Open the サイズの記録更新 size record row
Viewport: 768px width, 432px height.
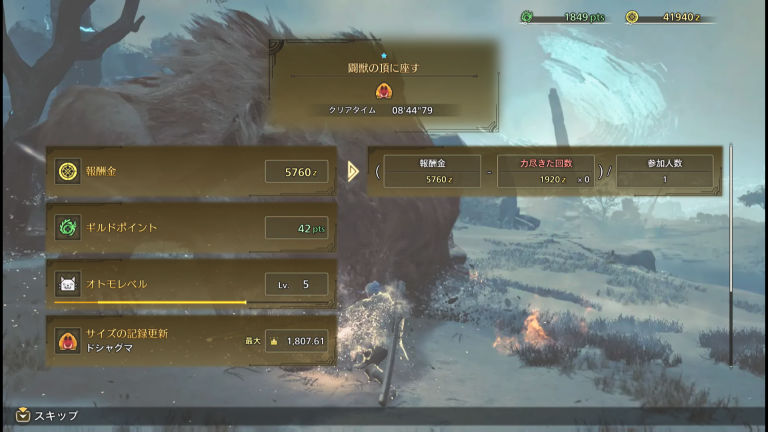pos(191,340)
